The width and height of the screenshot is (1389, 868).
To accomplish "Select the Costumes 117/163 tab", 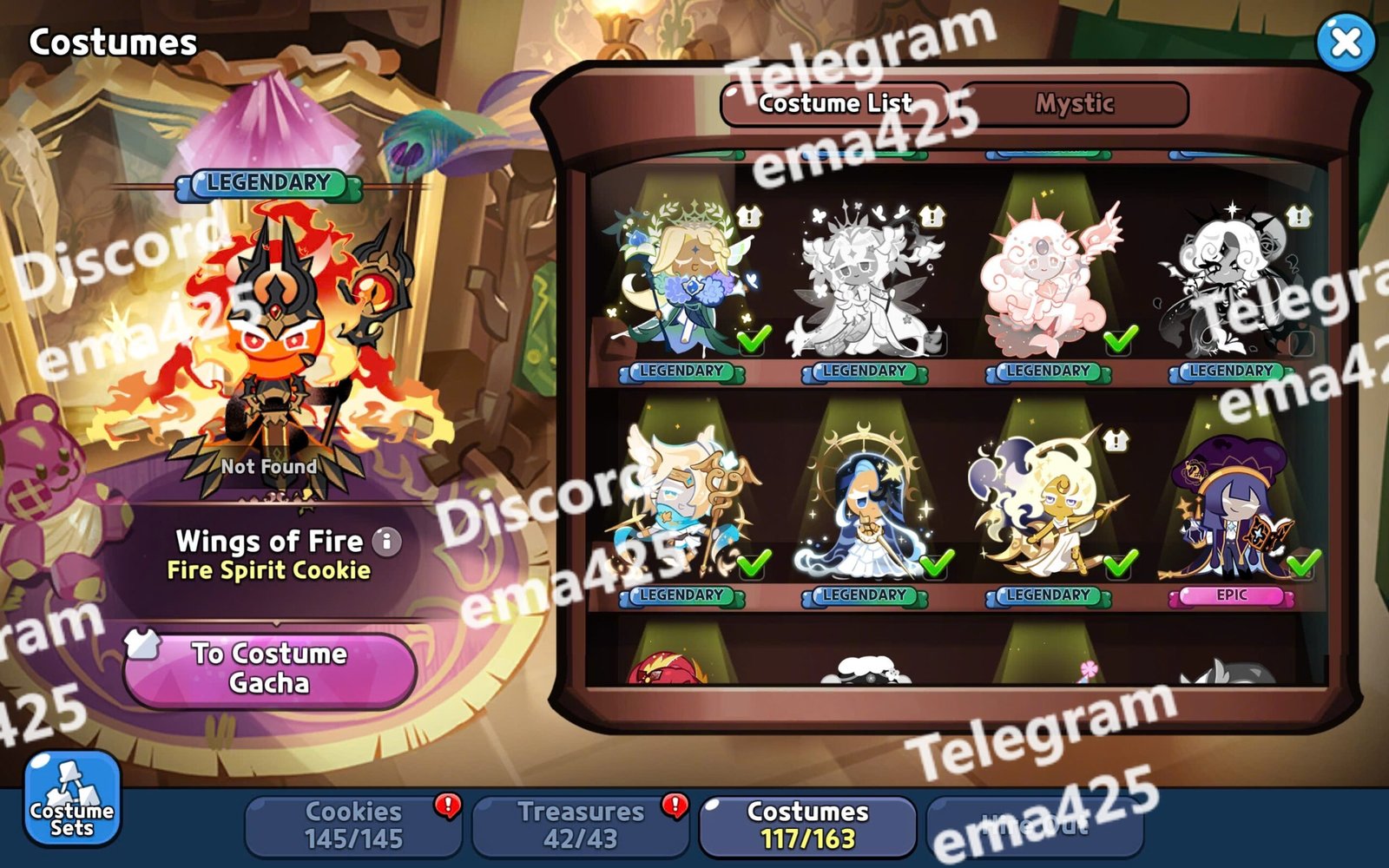I will [807, 825].
